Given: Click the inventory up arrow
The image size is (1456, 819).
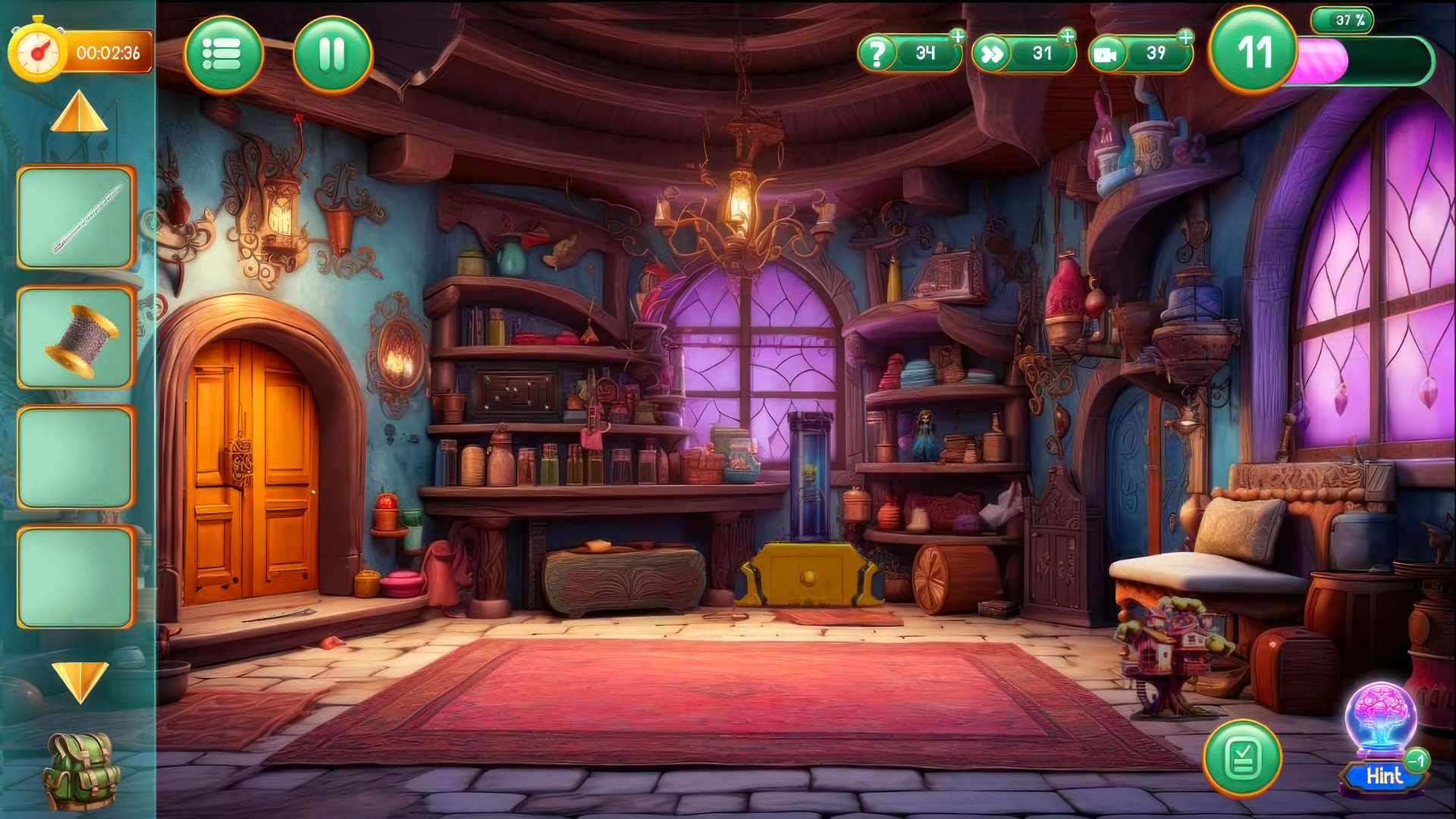Looking at the screenshot, I should pyautogui.click(x=79, y=114).
